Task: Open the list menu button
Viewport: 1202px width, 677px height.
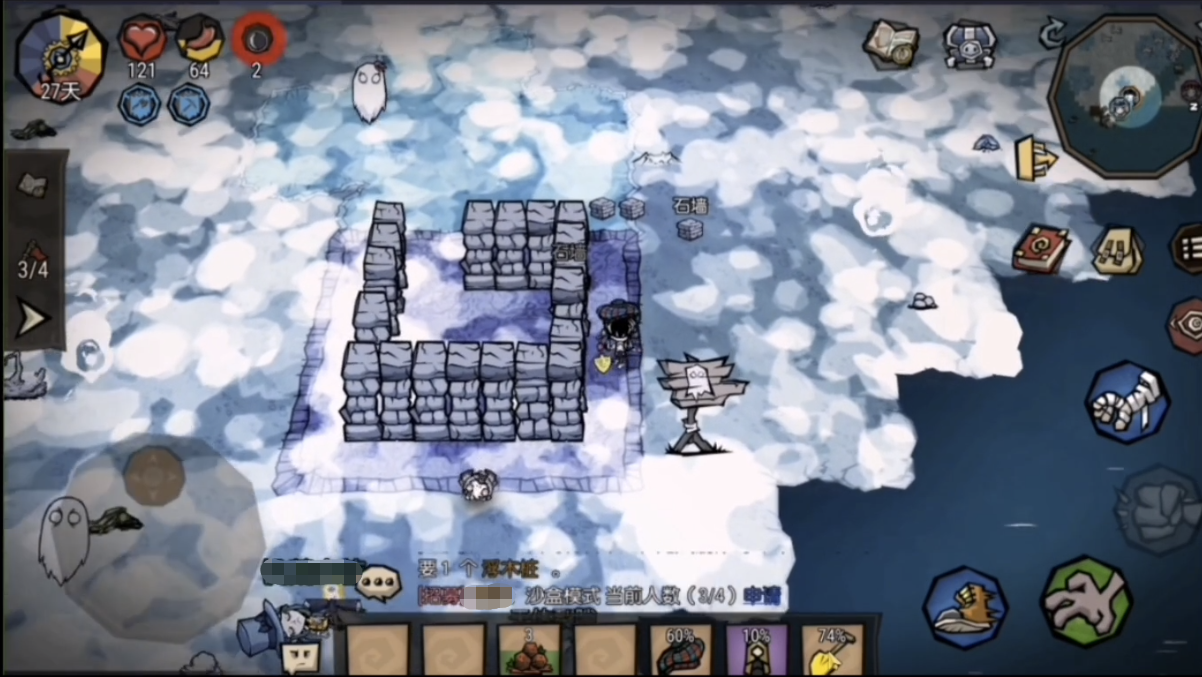Action: point(1188,248)
